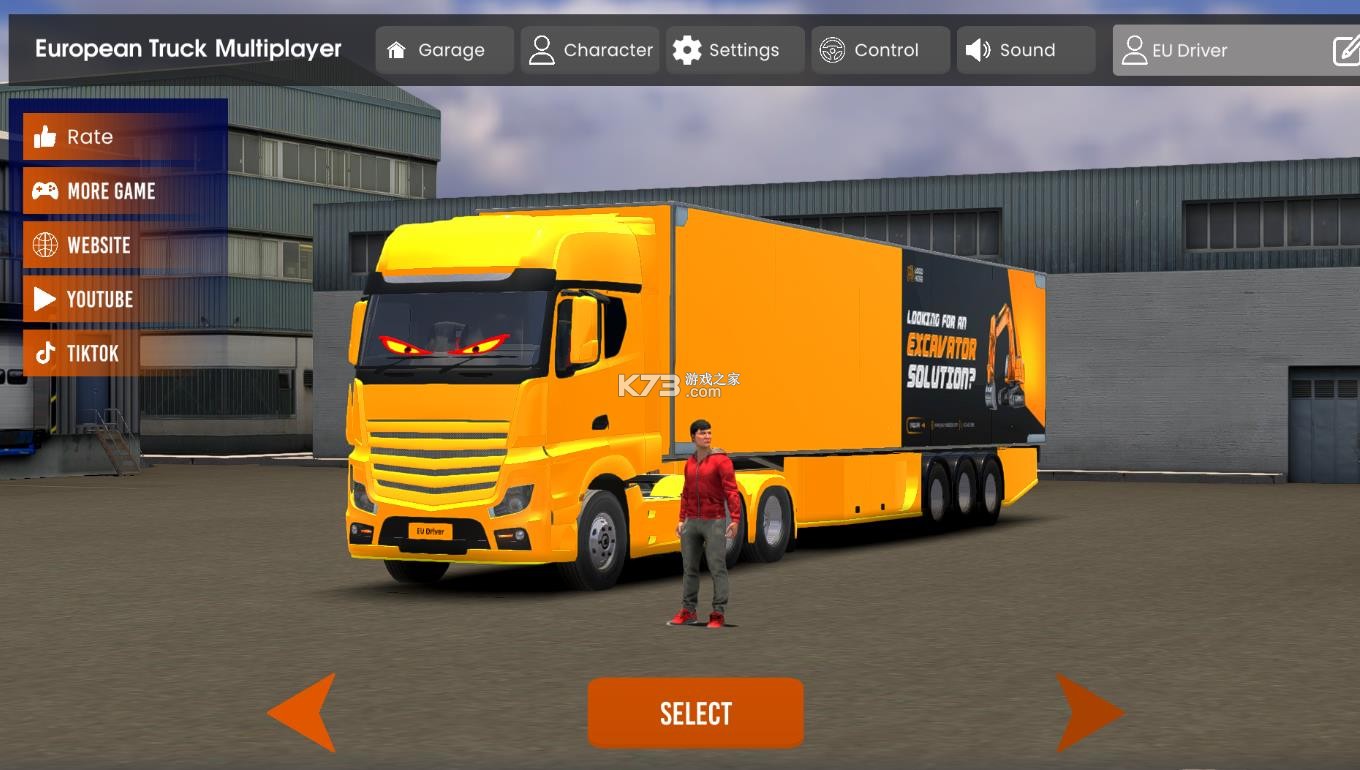This screenshot has height=770, width=1360.
Task: Show the previous truck with left arrow
Action: pyautogui.click(x=303, y=713)
